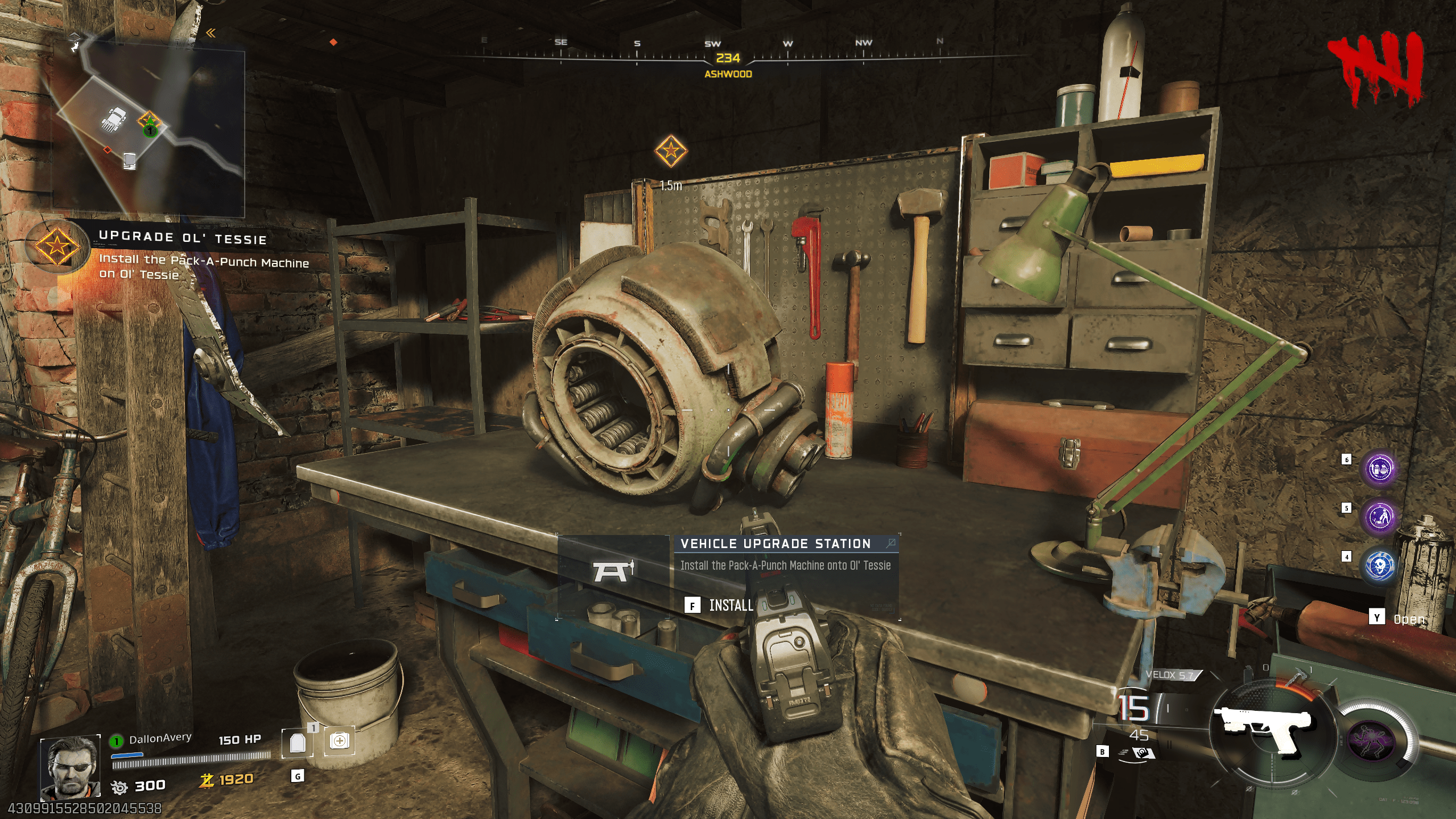Open the minimap in the corner
1456x819 pixels.
149,131
